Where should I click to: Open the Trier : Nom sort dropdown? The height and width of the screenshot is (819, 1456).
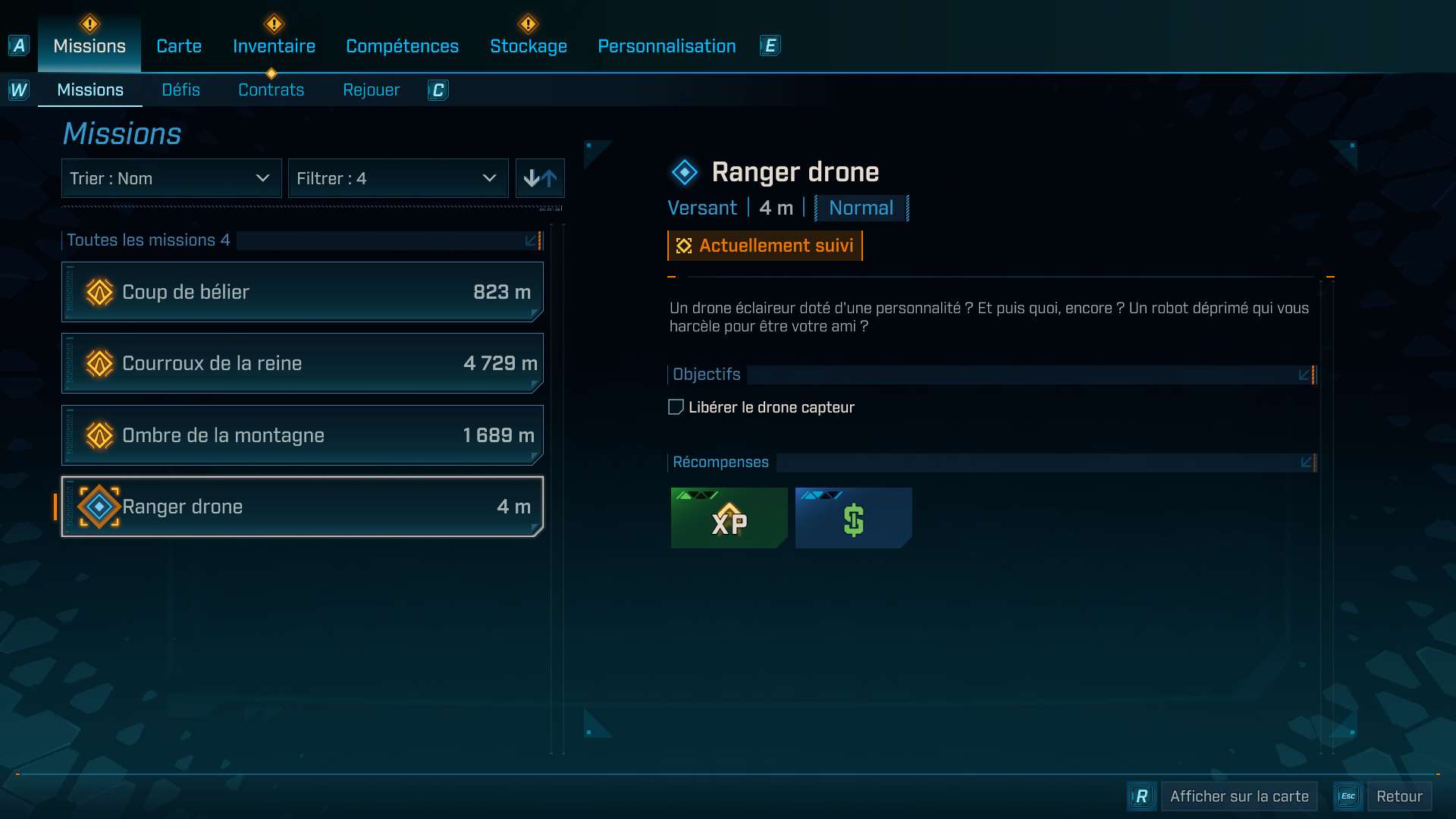(171, 178)
